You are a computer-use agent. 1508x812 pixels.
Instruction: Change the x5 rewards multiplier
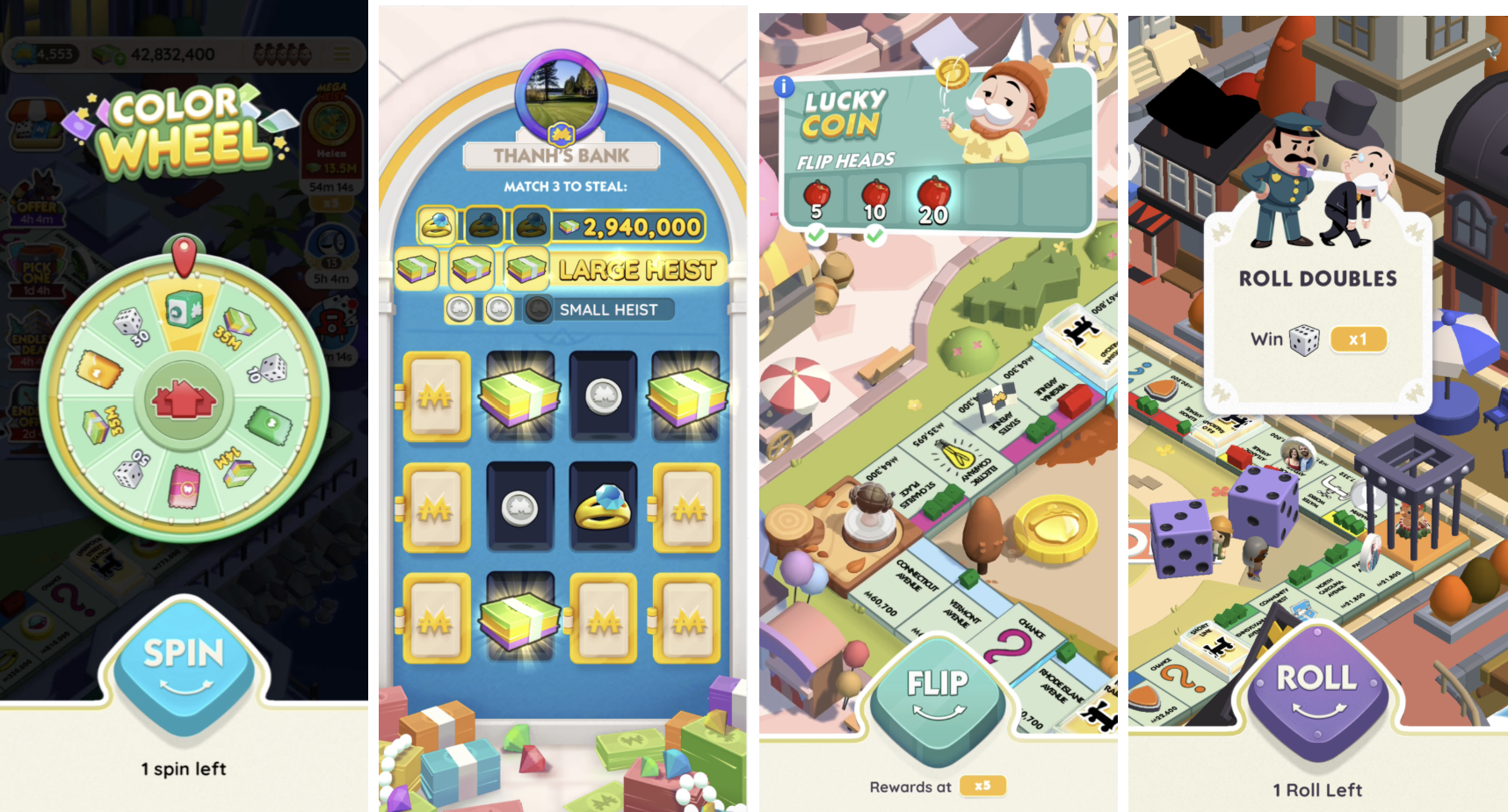(982, 786)
